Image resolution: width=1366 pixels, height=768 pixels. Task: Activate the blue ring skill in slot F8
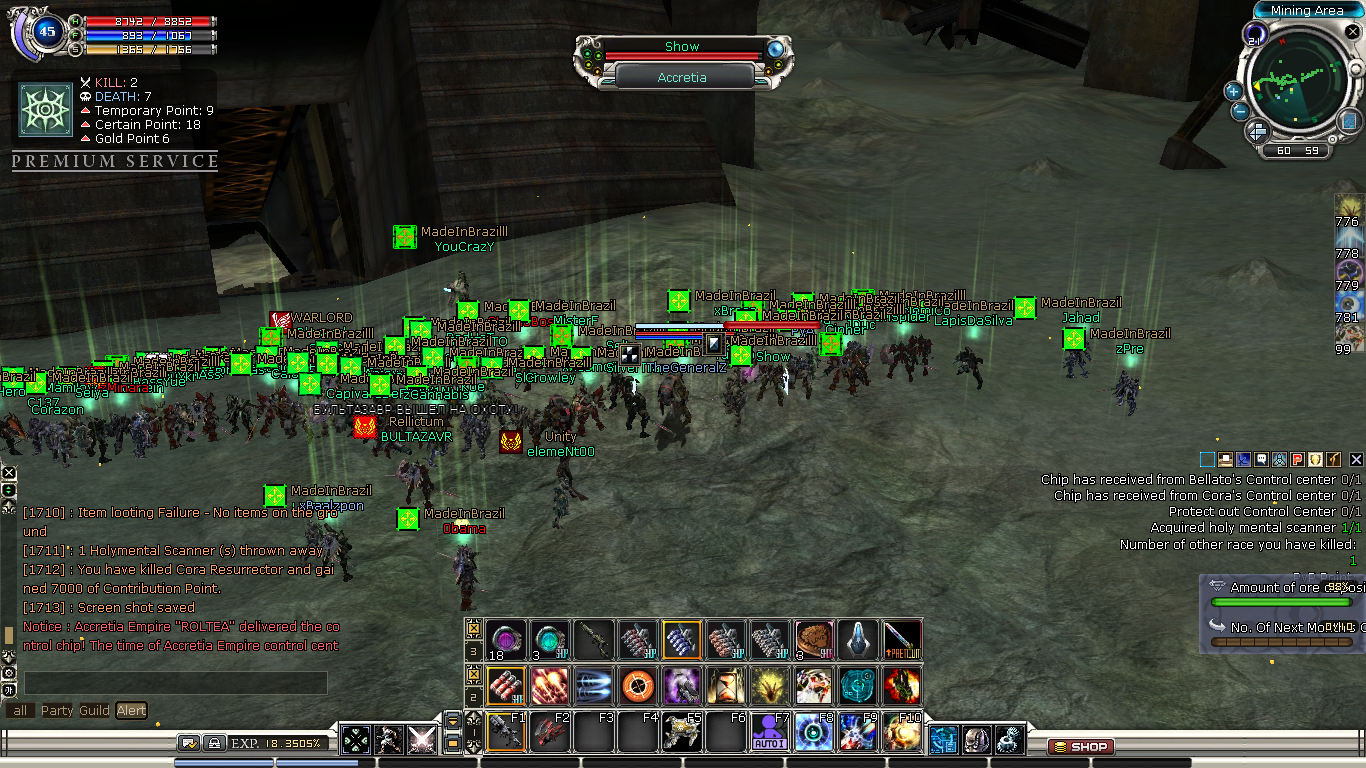(x=812, y=733)
